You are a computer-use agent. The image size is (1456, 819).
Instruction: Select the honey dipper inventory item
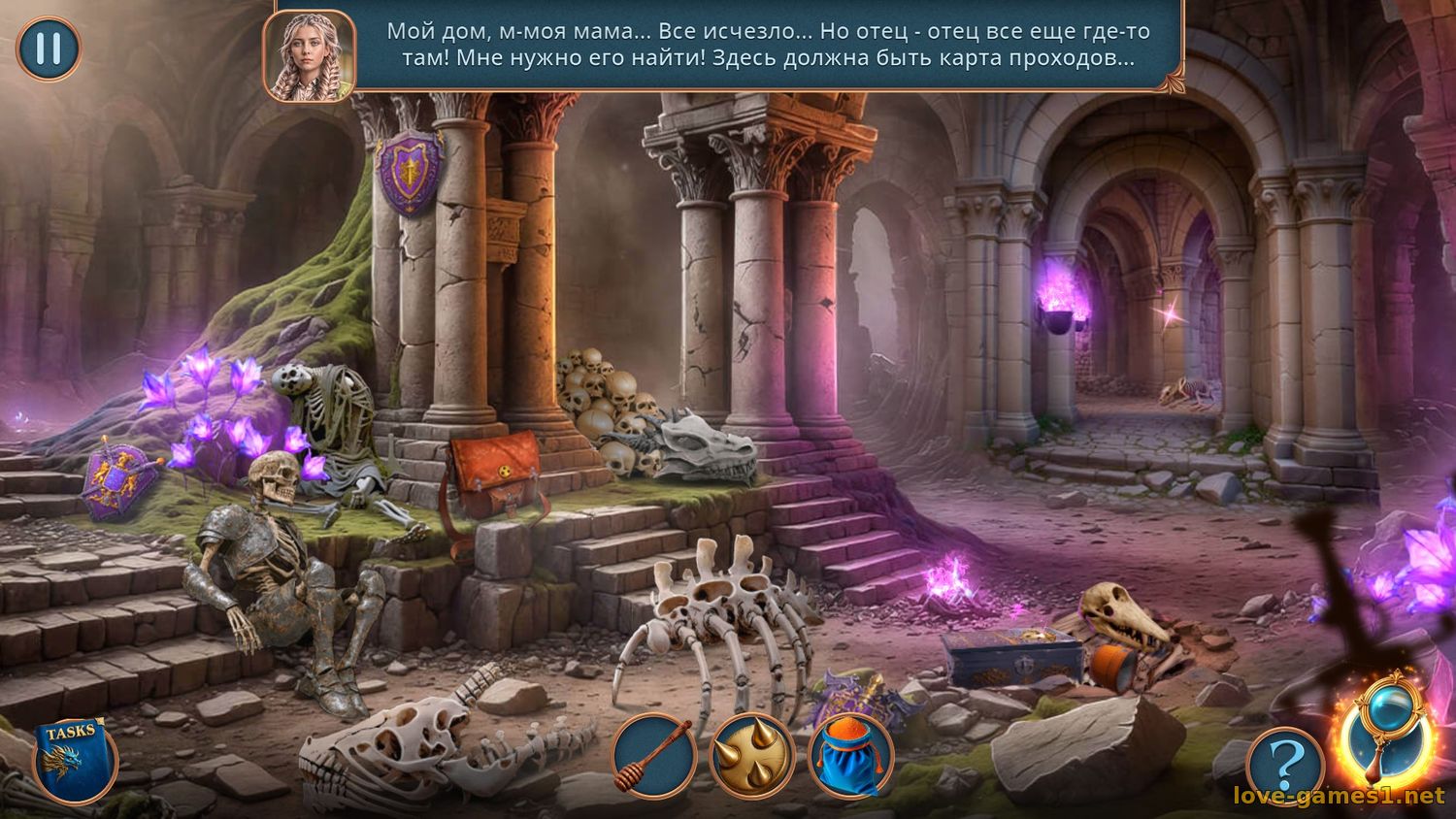click(655, 762)
